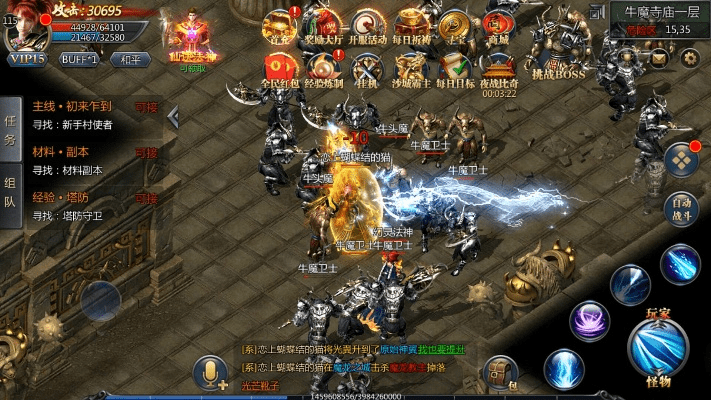Claim the 全民红包 red envelope
The image size is (711, 400).
click(x=280, y=69)
